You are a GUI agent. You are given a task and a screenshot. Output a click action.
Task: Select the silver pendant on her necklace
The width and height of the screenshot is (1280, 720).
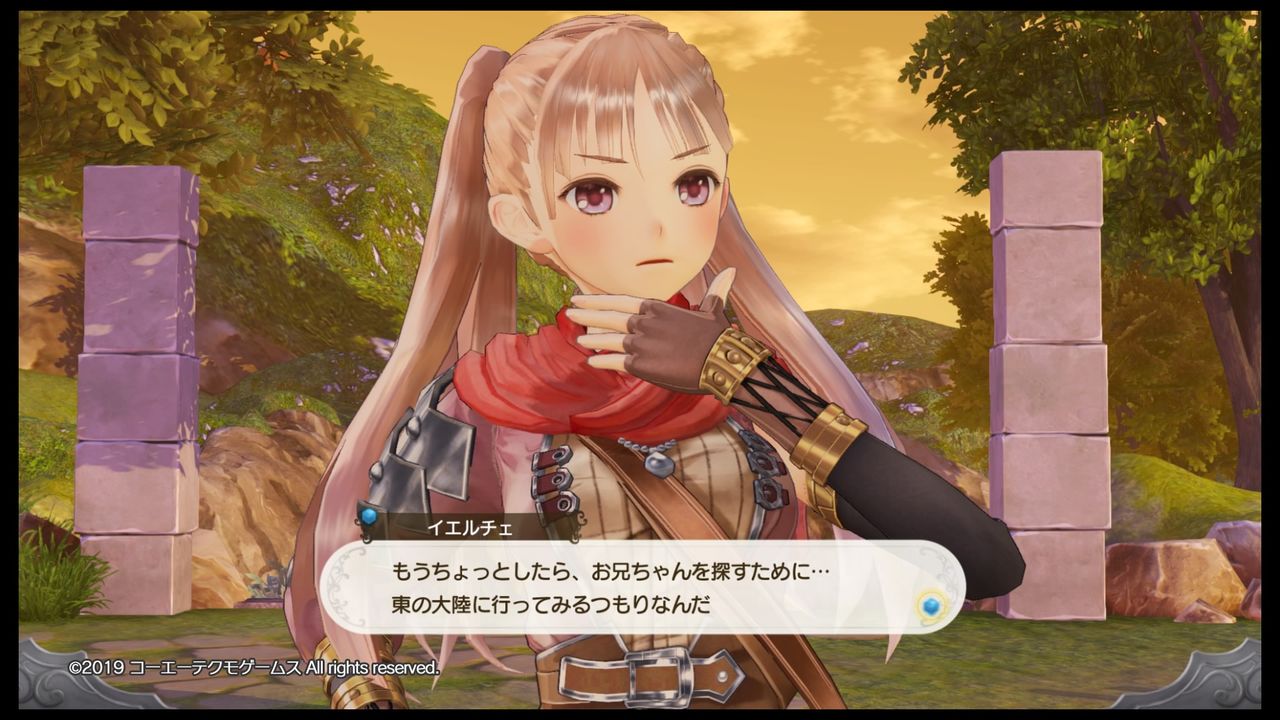tap(660, 466)
